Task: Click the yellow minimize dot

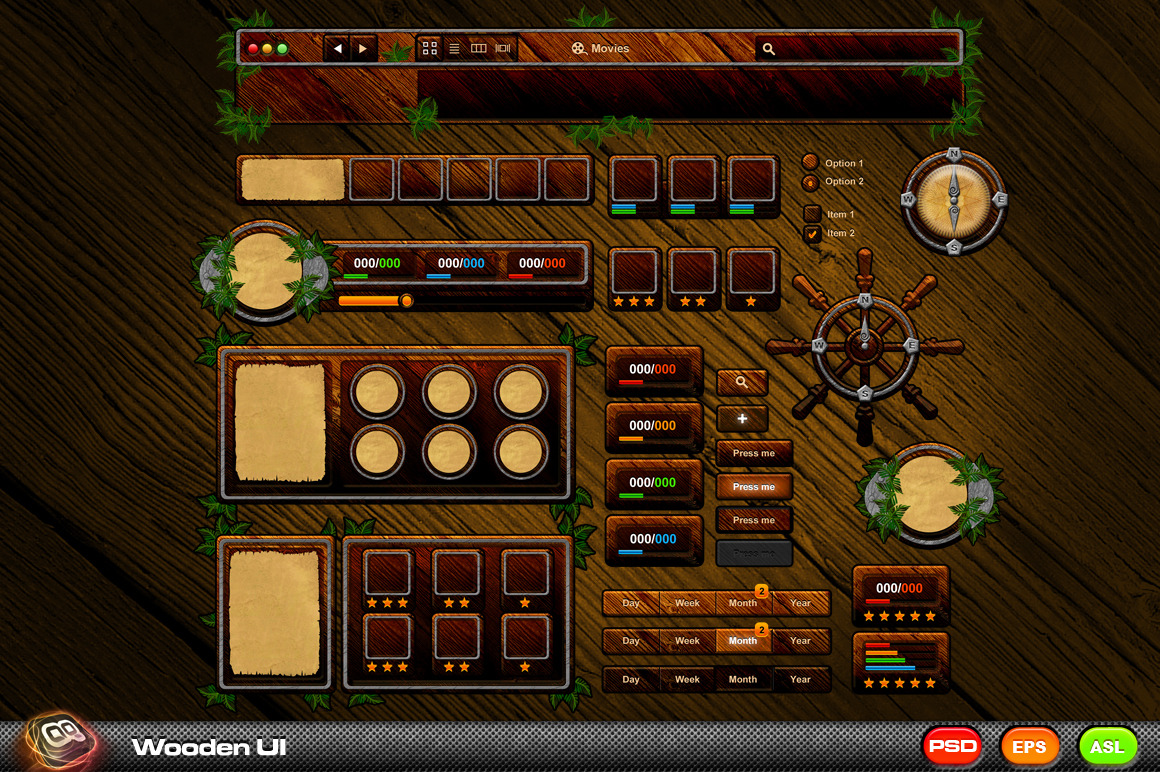Action: pos(268,48)
